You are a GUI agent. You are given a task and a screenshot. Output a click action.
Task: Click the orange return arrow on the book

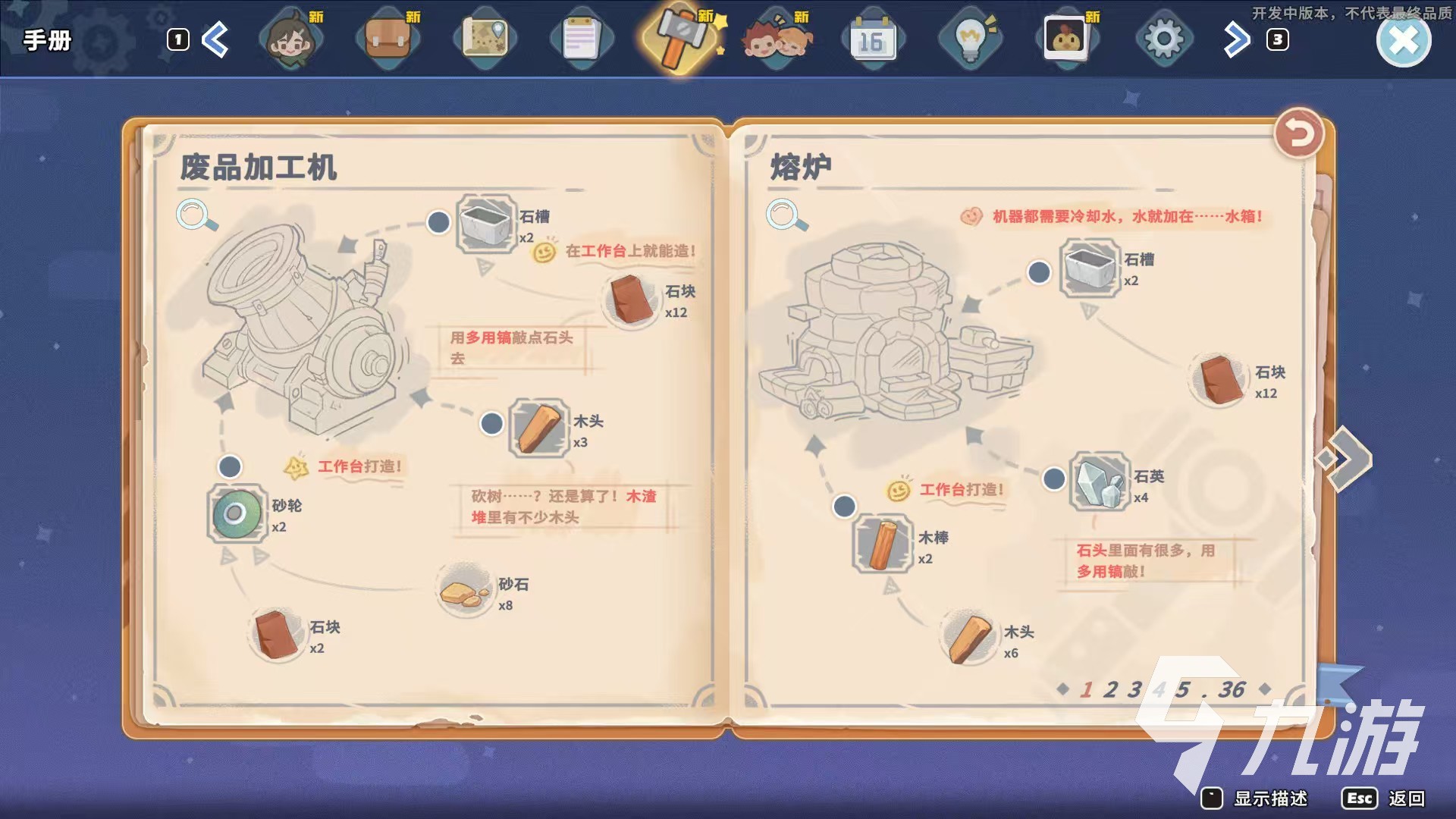click(x=1299, y=131)
